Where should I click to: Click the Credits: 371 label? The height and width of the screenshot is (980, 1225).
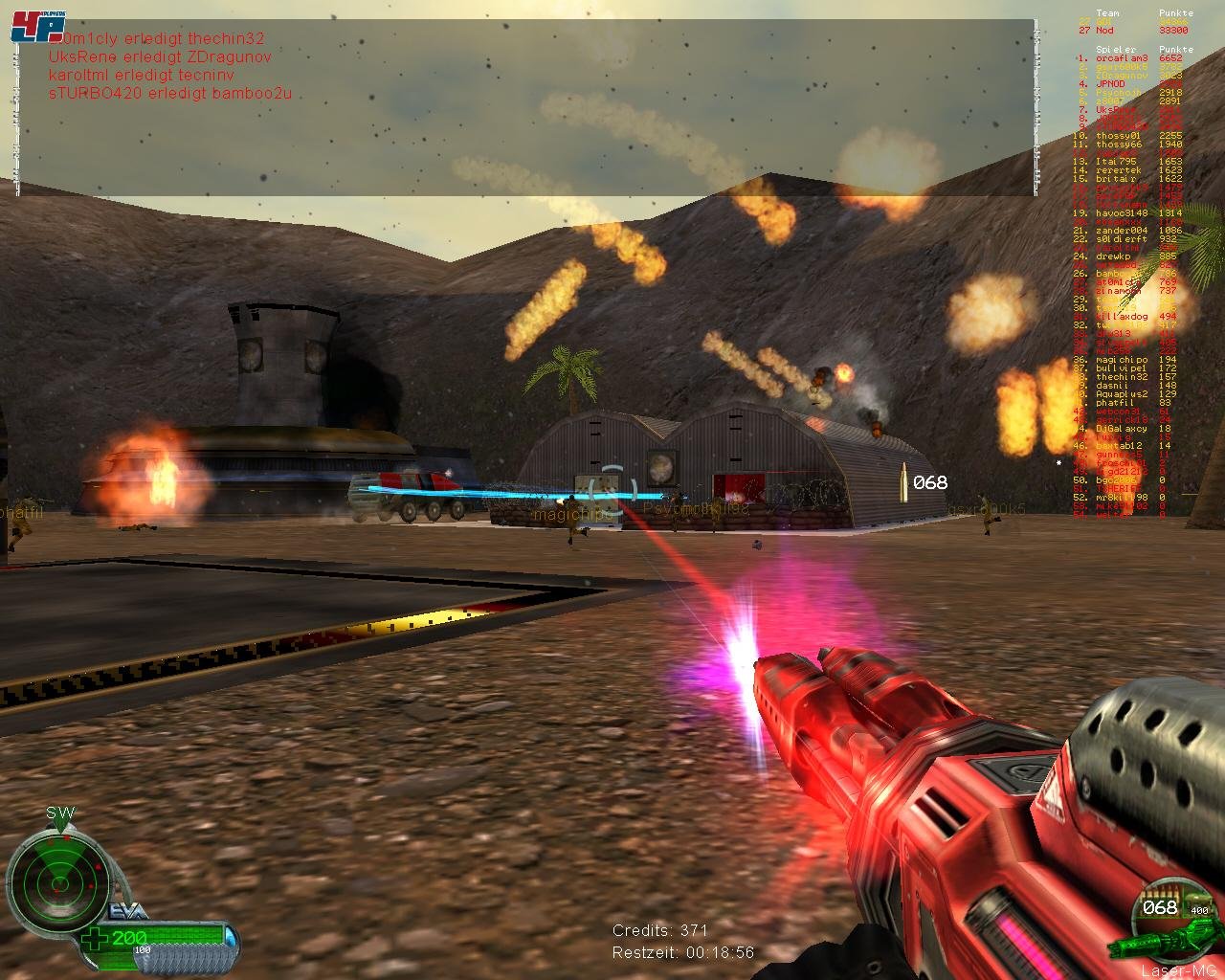660,929
